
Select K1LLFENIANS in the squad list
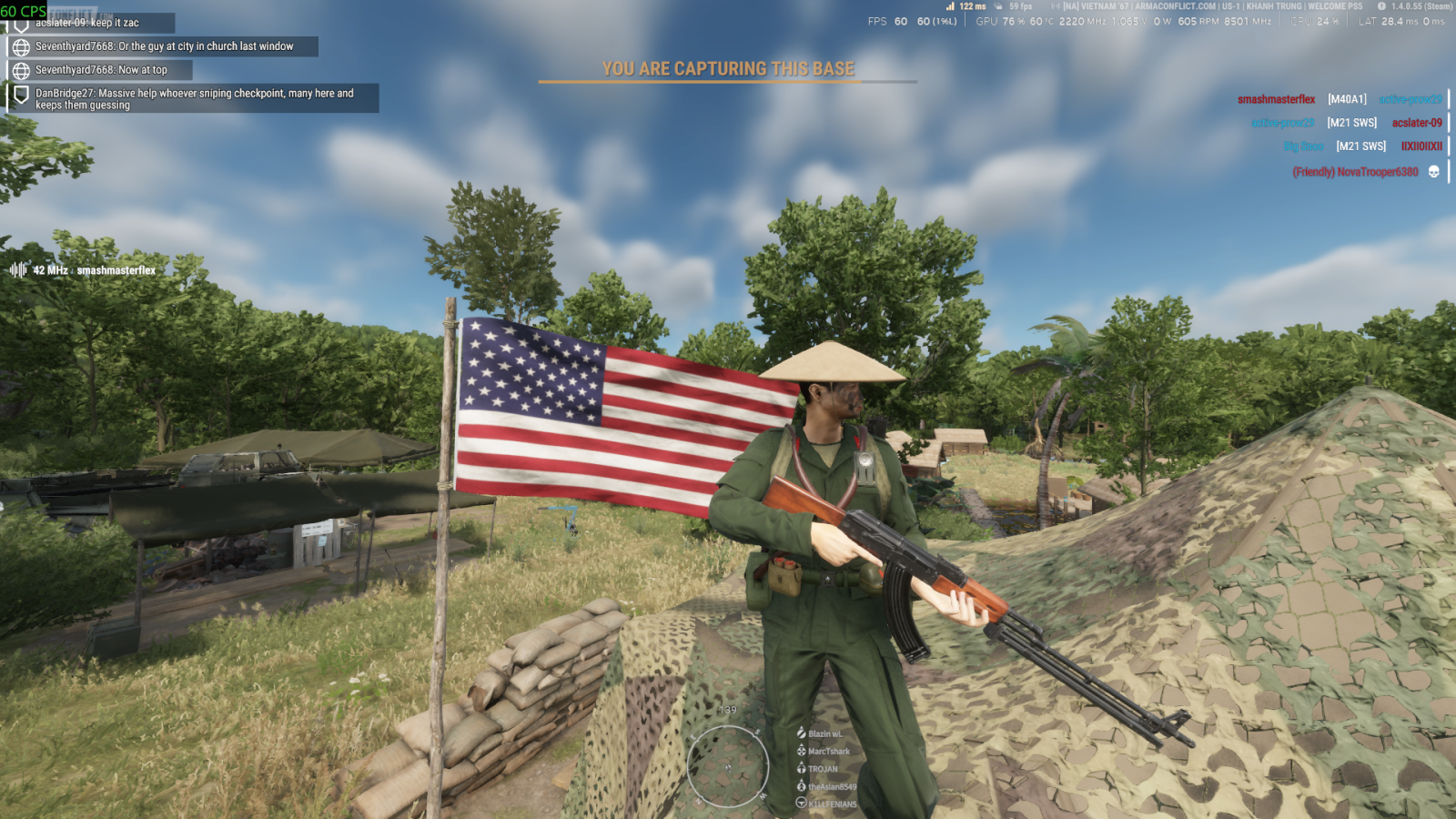click(832, 804)
